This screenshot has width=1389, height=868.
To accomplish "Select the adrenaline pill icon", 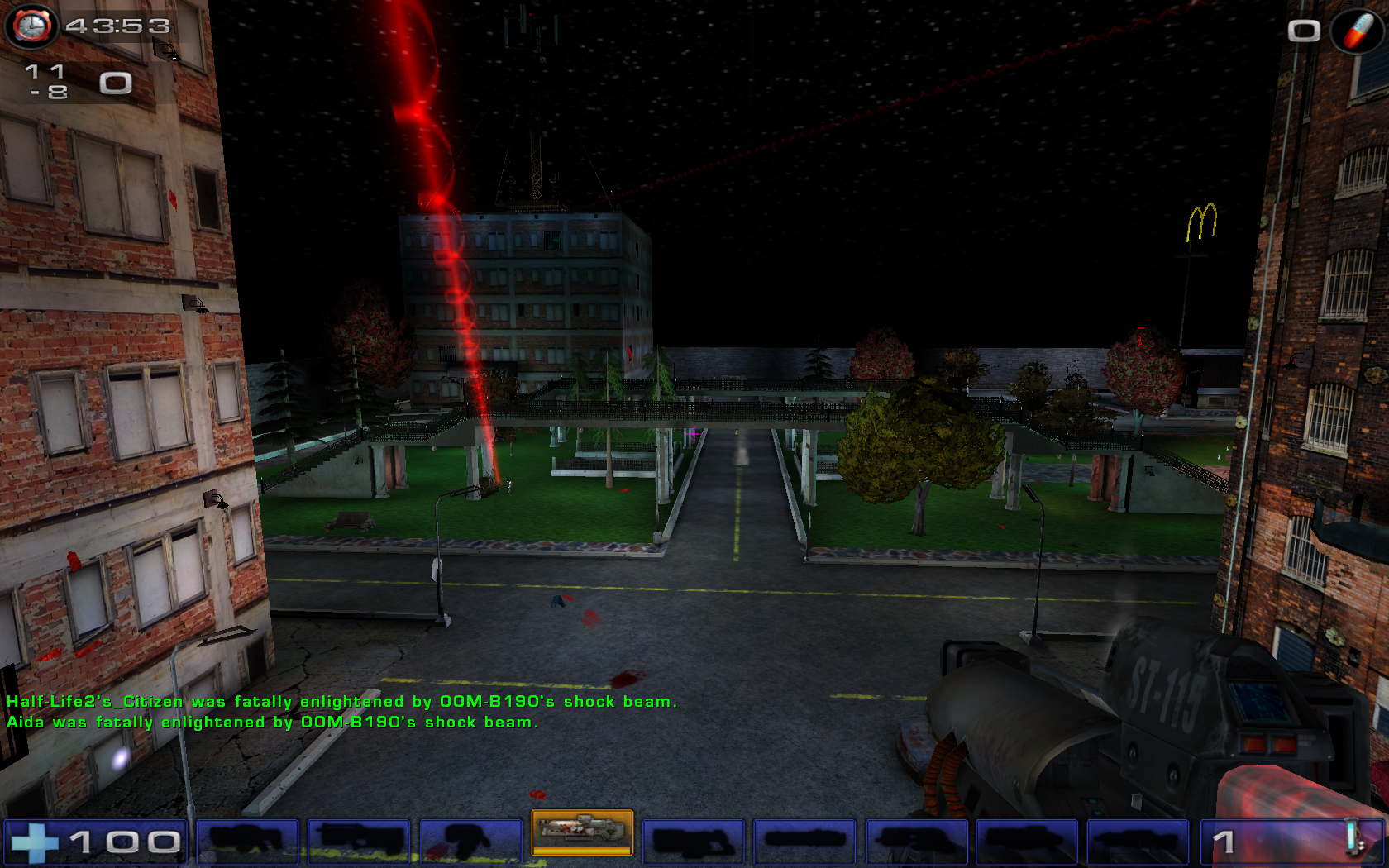I will (1357, 31).
